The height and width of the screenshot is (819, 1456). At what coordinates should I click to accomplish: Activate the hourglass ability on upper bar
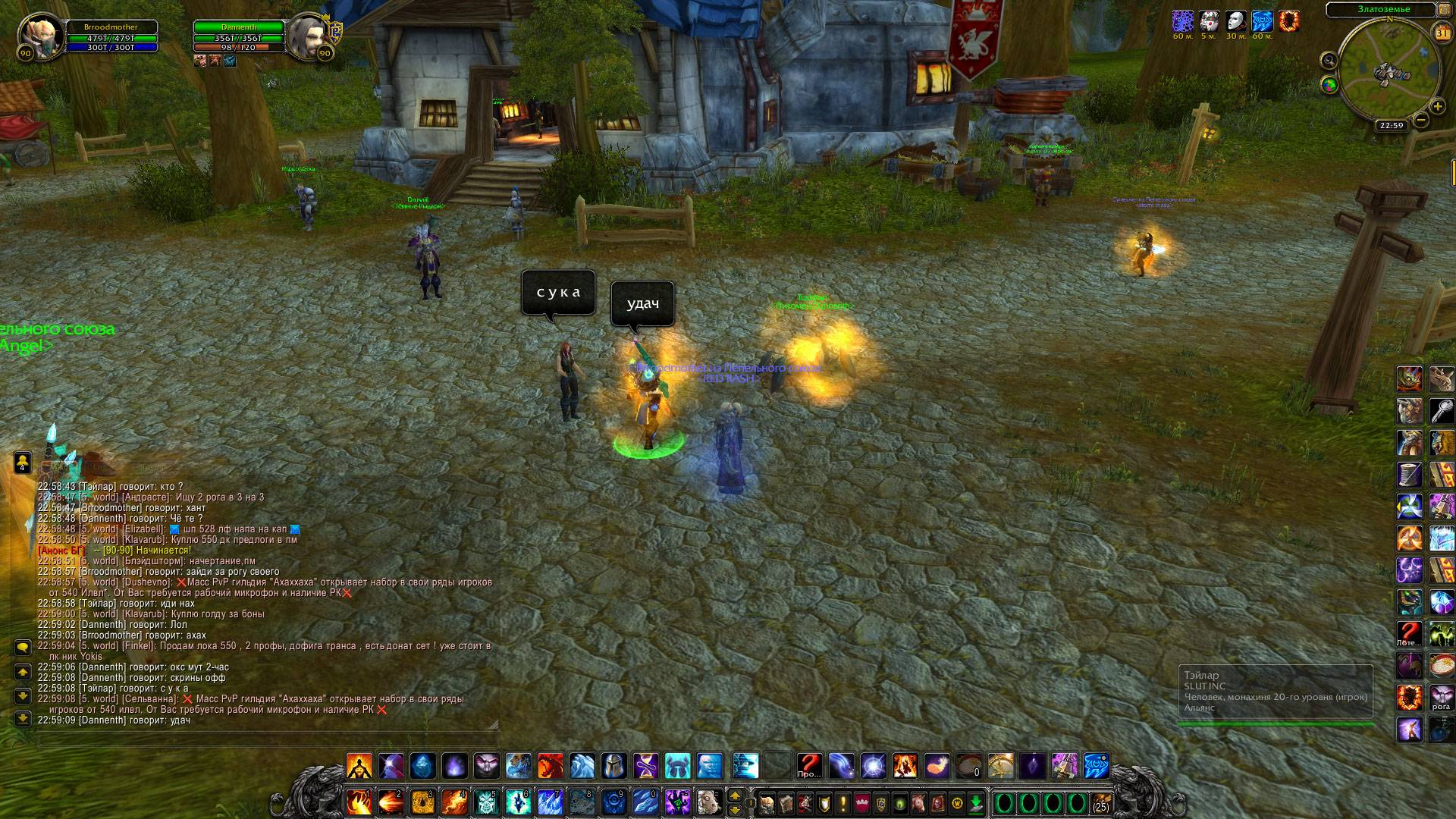[646, 766]
